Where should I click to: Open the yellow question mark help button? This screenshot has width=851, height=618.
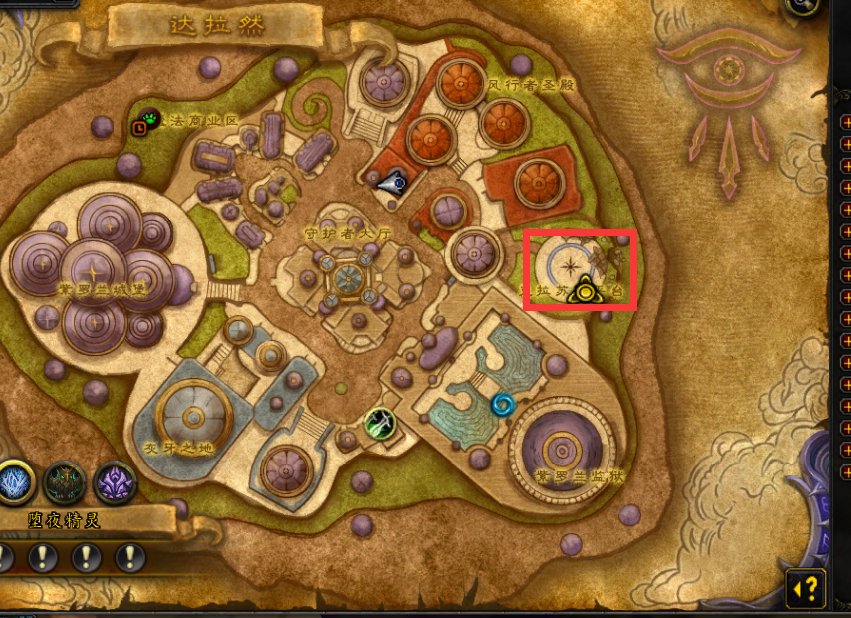point(807,586)
